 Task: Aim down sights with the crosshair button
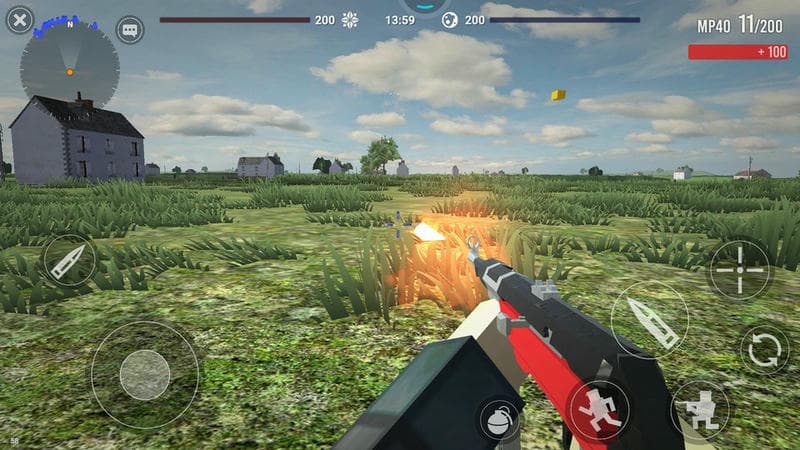740,268
